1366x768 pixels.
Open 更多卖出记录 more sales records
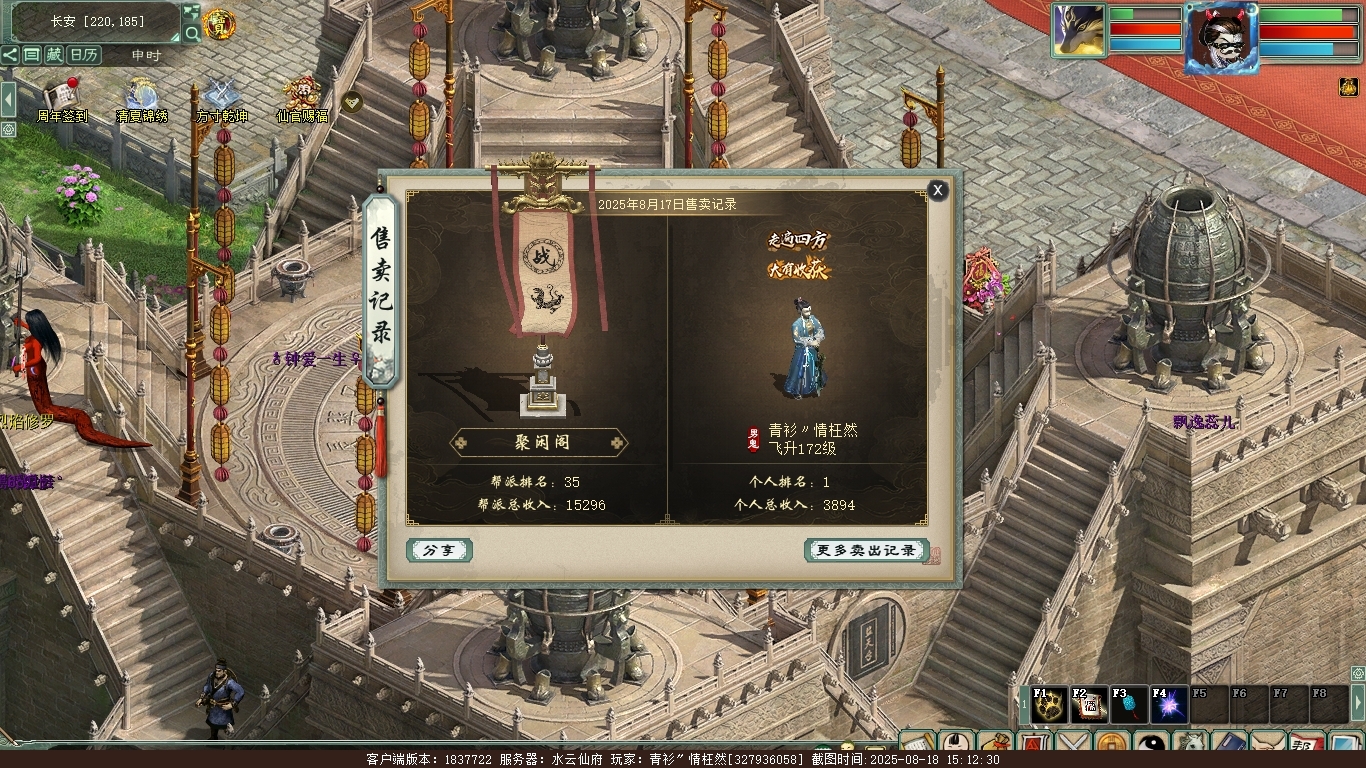tap(866, 550)
